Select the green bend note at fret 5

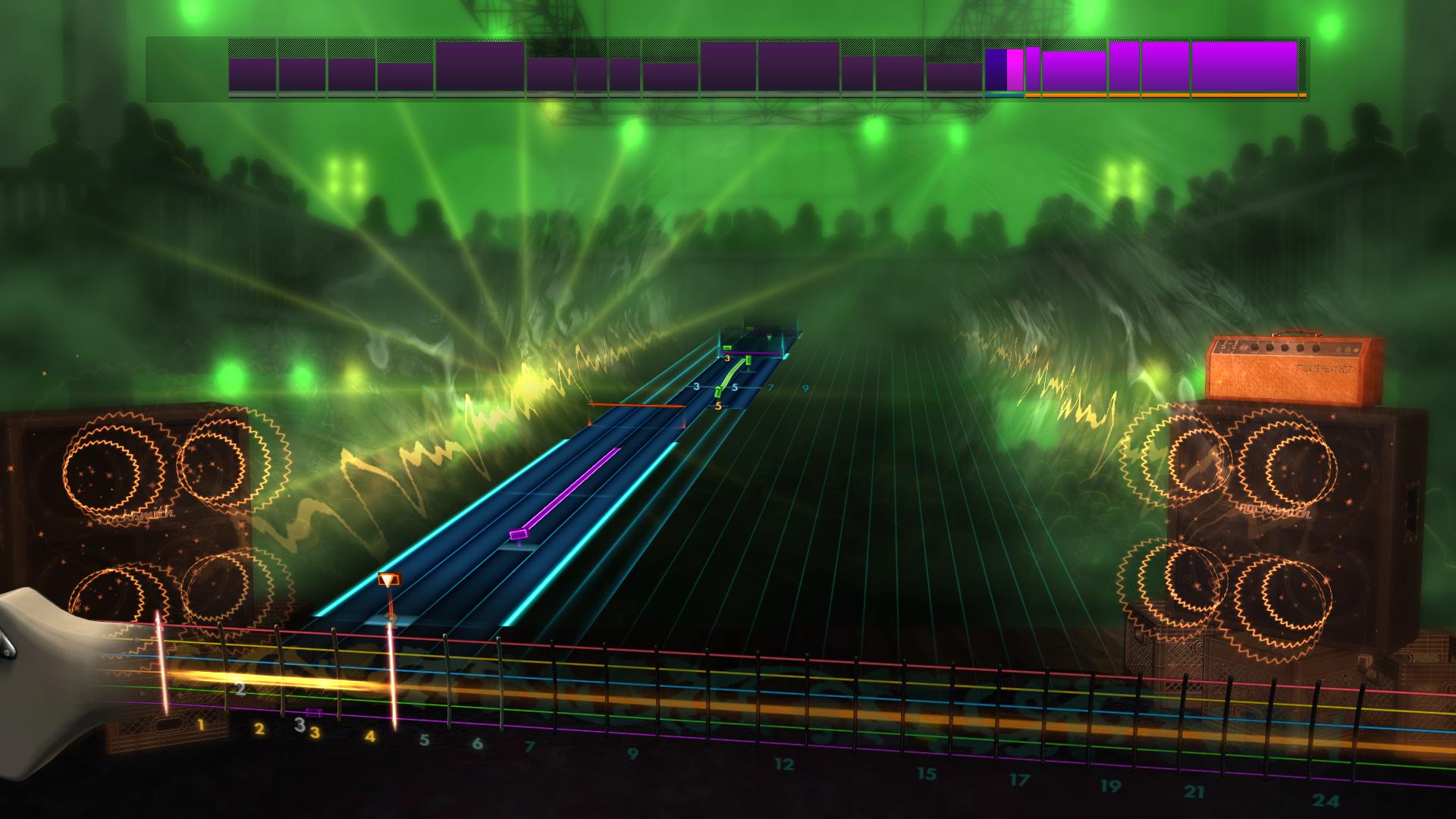coord(718,393)
